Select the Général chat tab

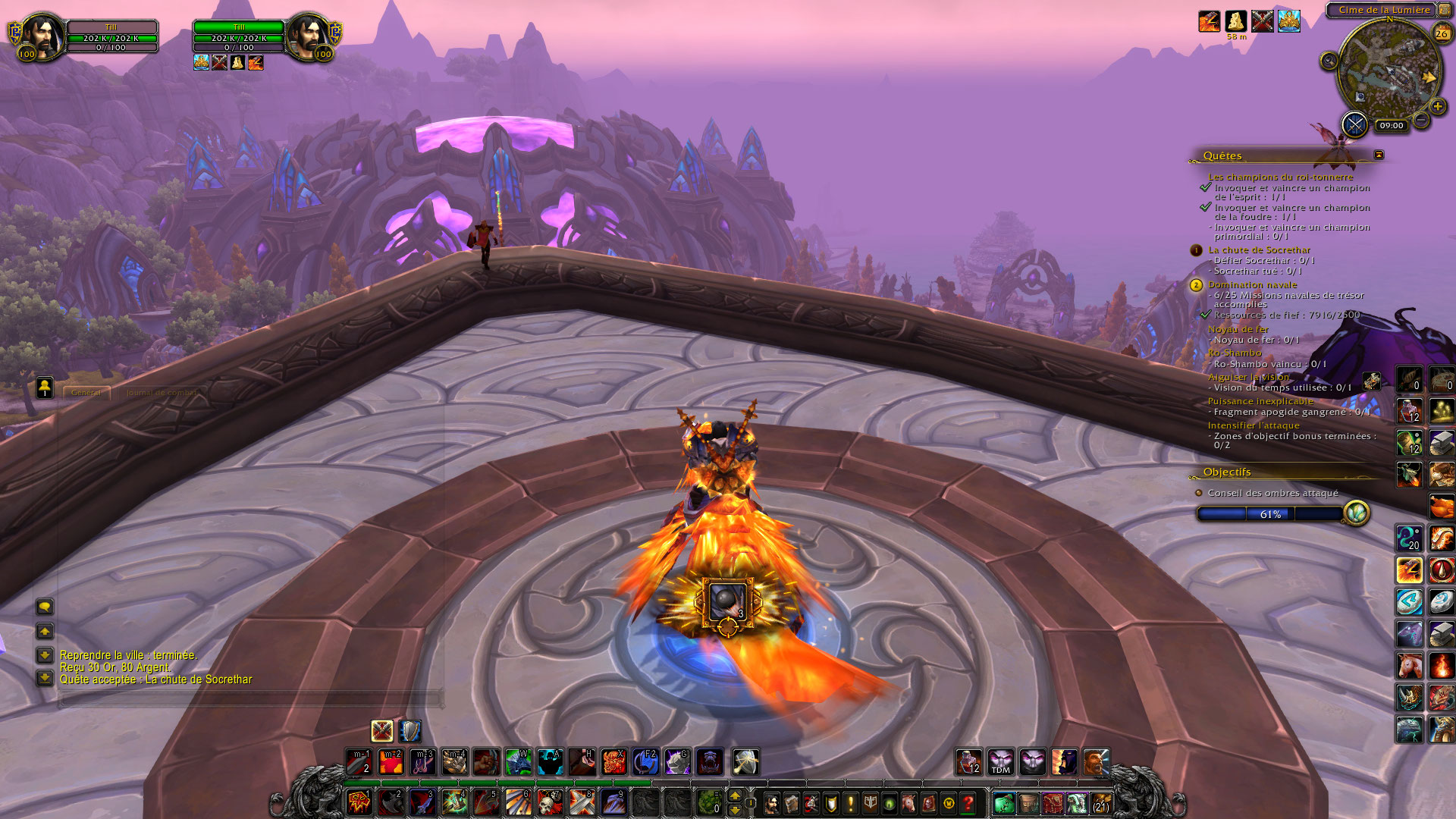pos(86,393)
